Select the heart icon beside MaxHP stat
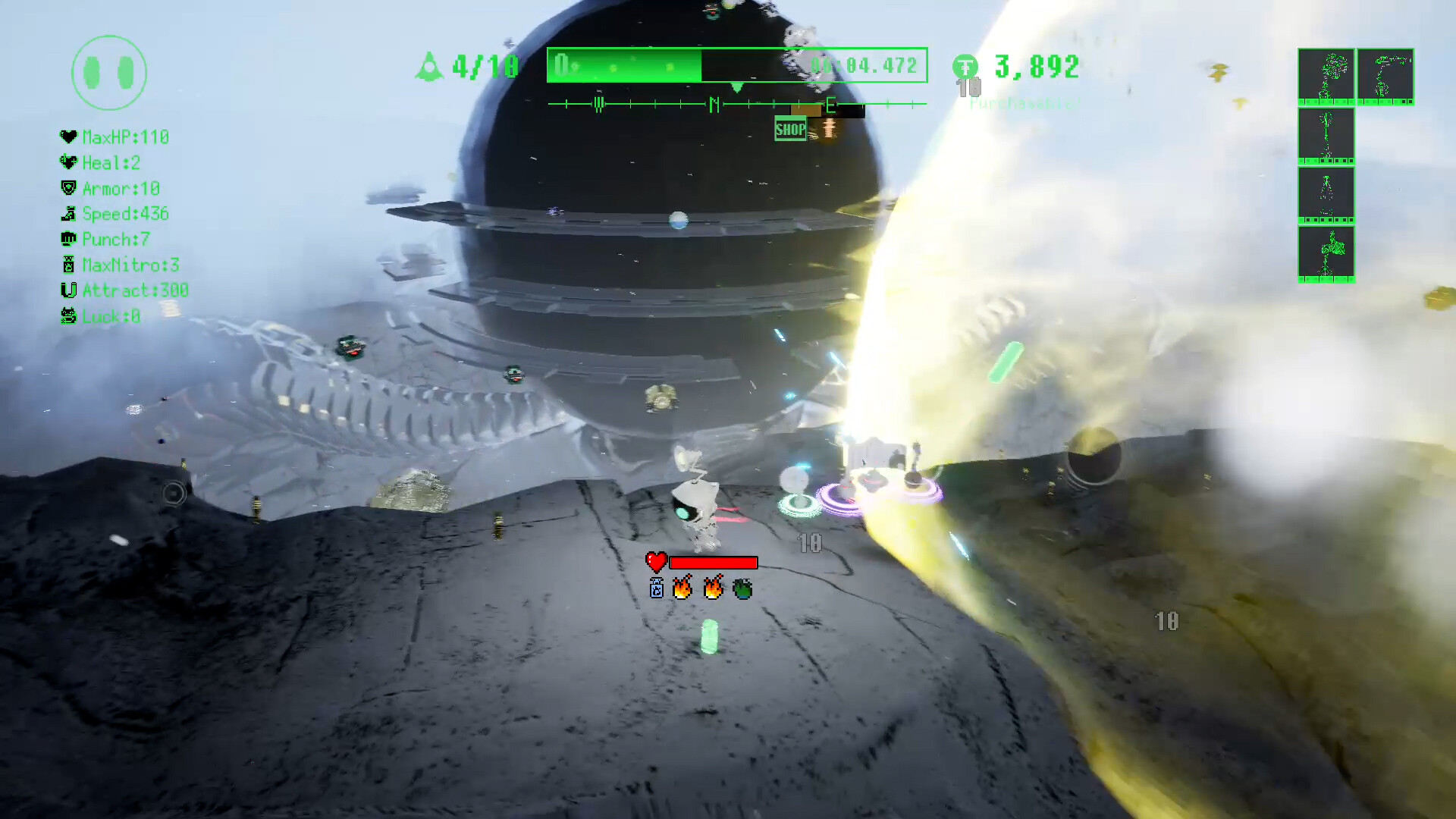The height and width of the screenshot is (819, 1456). tap(68, 137)
